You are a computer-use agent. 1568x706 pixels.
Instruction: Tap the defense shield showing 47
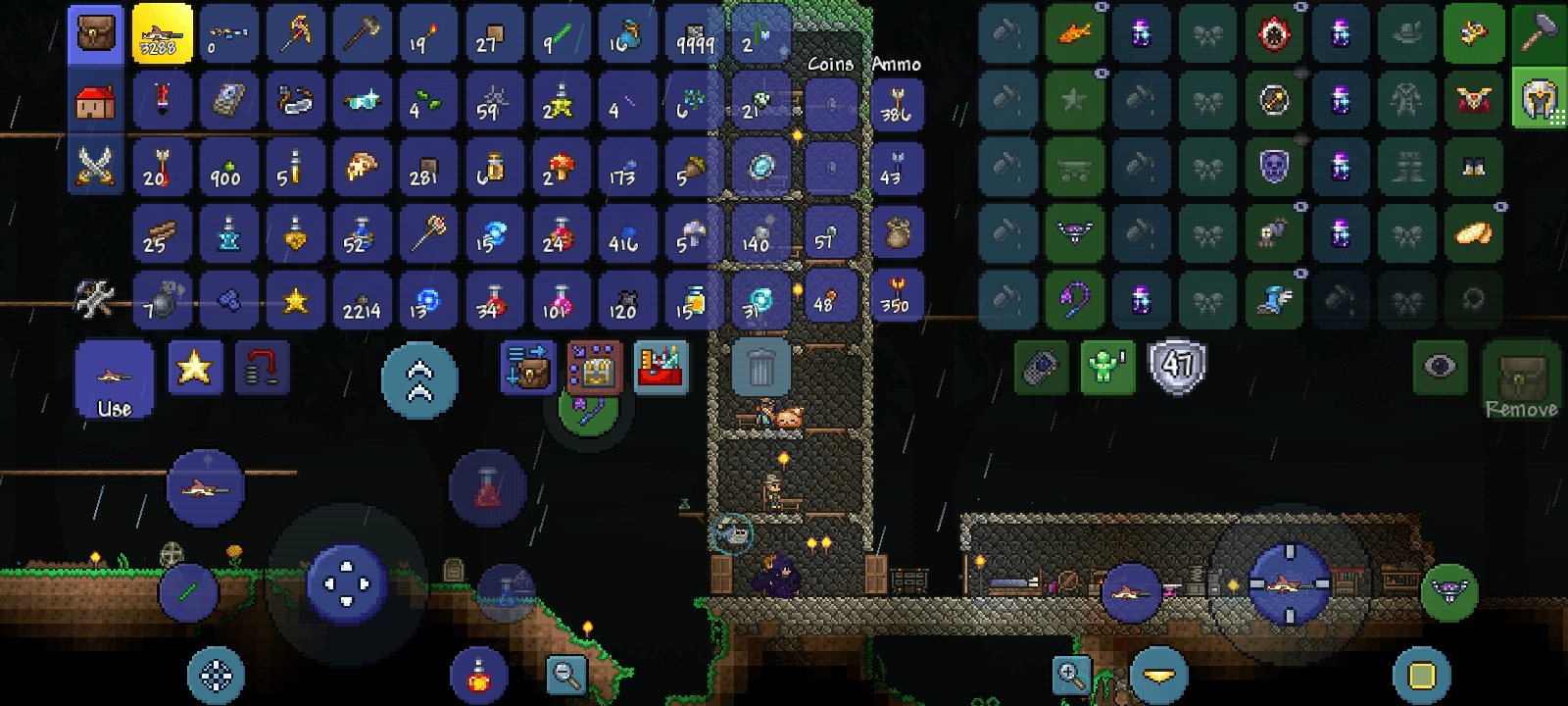1176,365
